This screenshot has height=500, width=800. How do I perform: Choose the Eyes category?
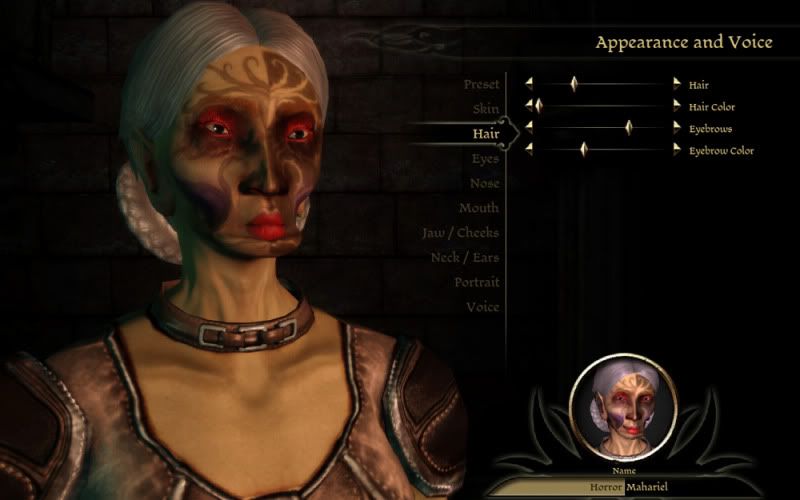pos(485,158)
